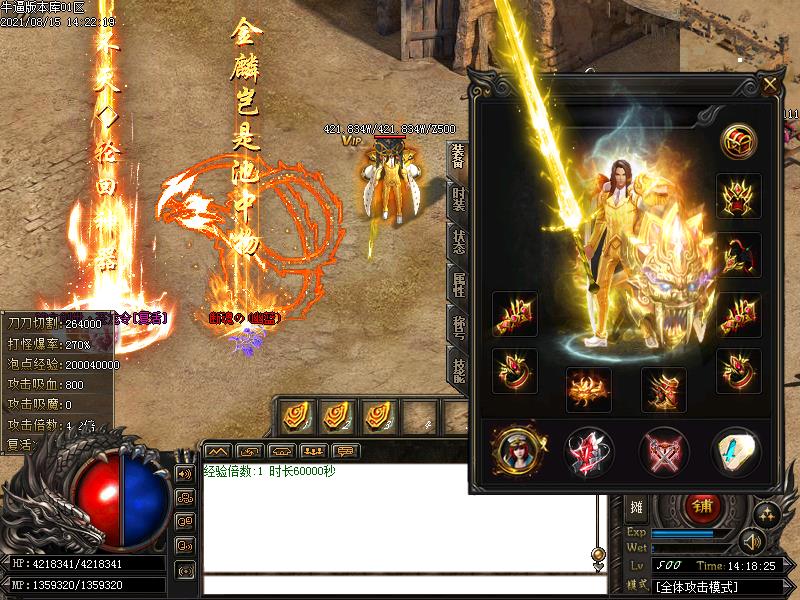Use the first golden scroll hotbar slot
This screenshot has height=600, width=800.
click(295, 414)
